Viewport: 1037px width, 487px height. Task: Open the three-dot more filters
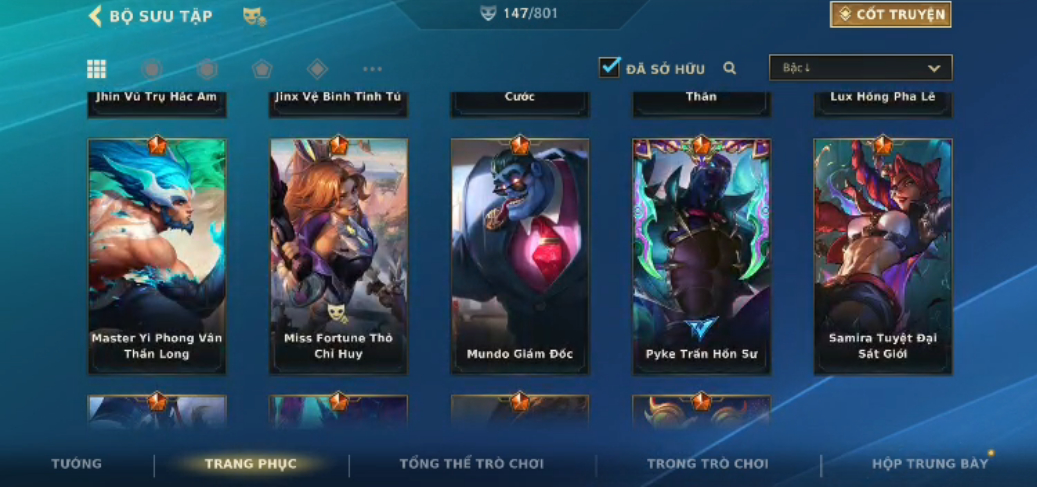coord(372,69)
